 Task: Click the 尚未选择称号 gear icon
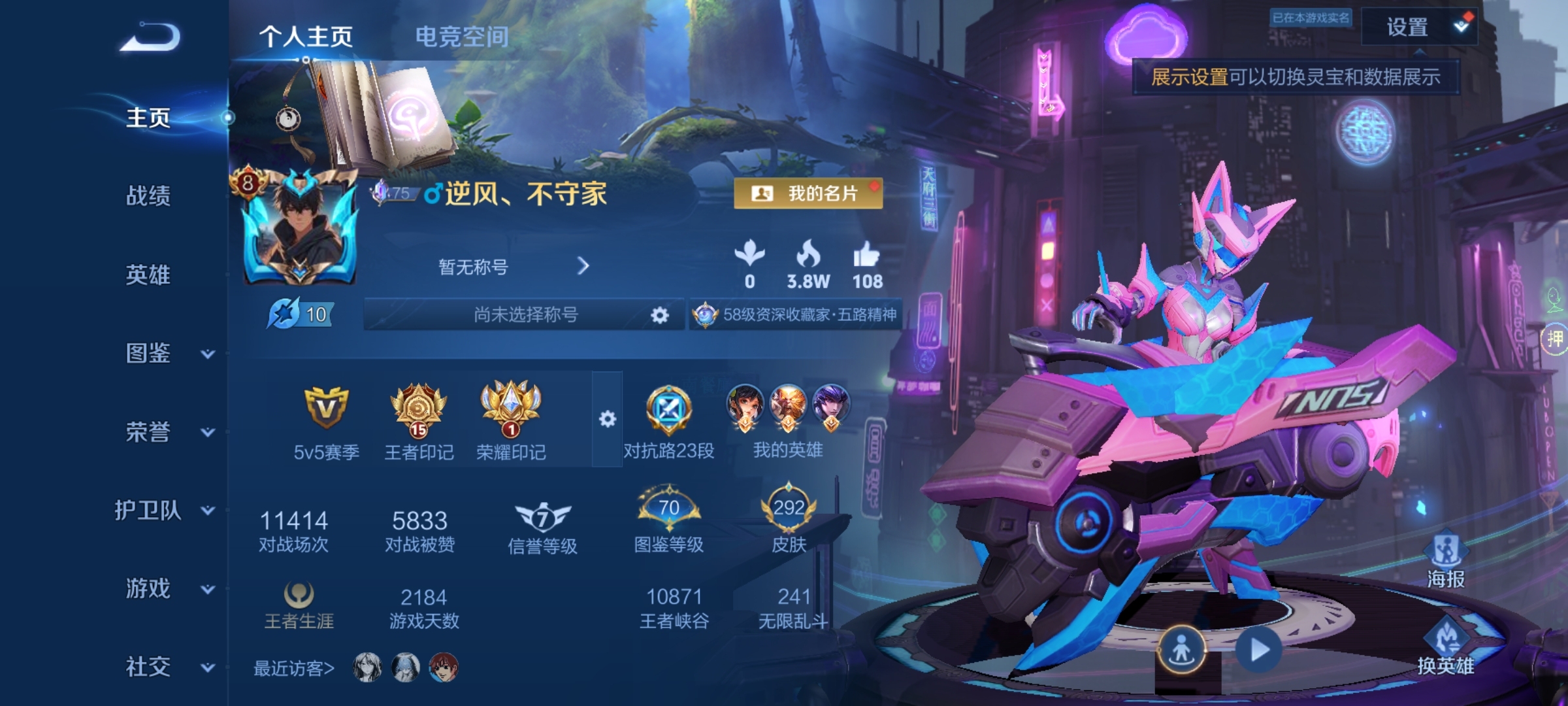click(660, 315)
